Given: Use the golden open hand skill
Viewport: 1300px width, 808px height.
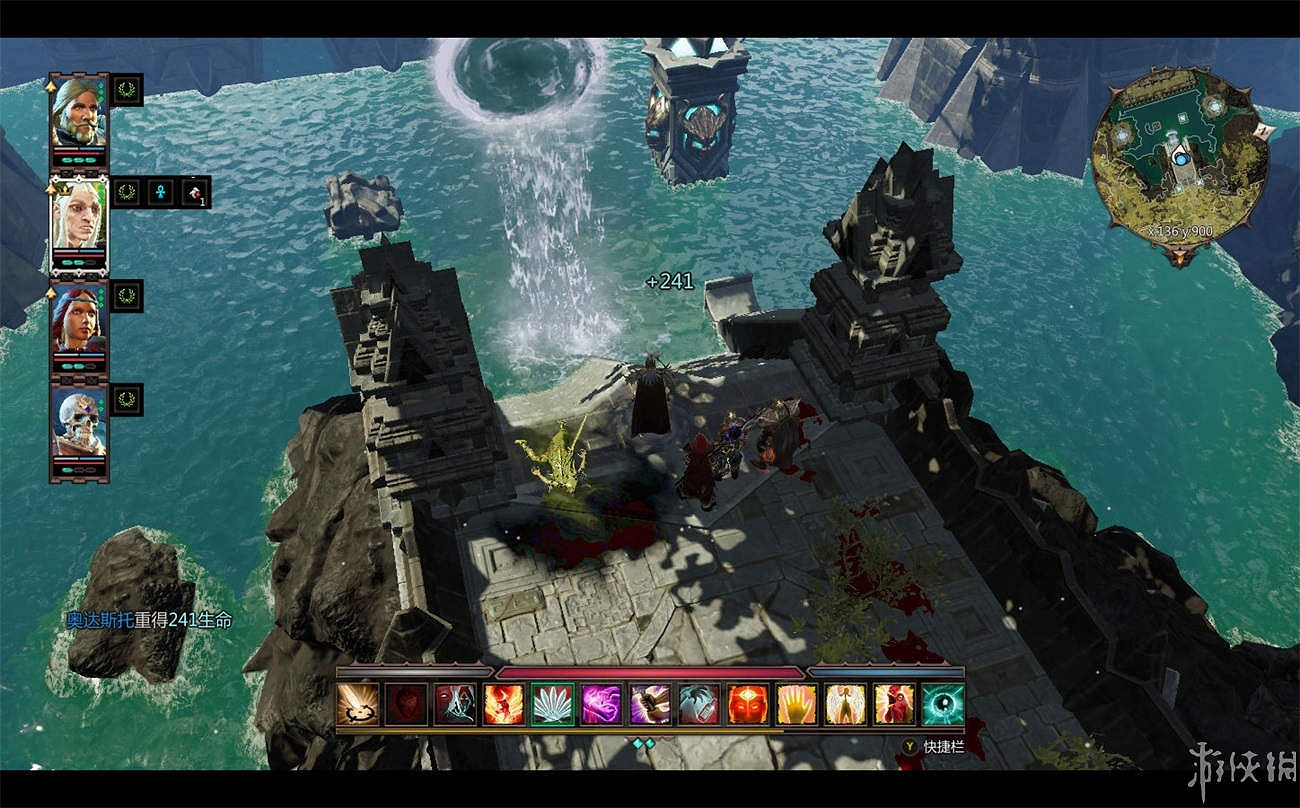Looking at the screenshot, I should [797, 704].
